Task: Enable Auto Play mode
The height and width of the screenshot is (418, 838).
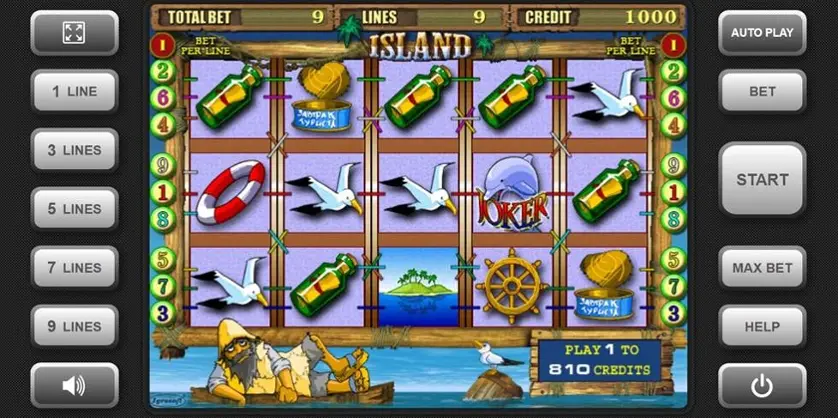Action: click(762, 32)
